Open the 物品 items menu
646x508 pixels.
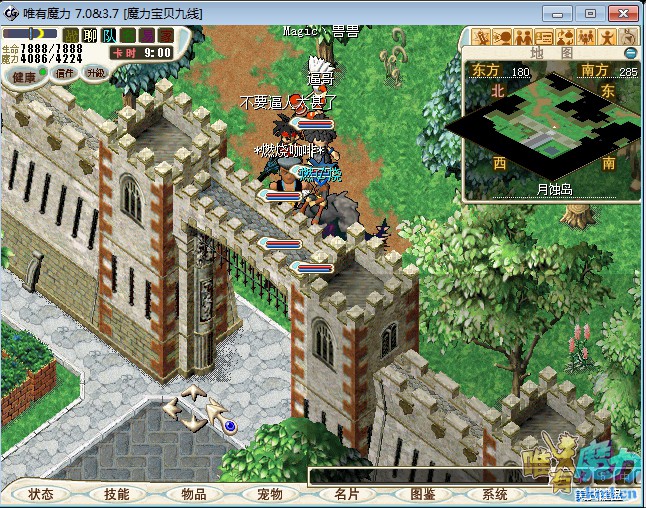(193, 494)
